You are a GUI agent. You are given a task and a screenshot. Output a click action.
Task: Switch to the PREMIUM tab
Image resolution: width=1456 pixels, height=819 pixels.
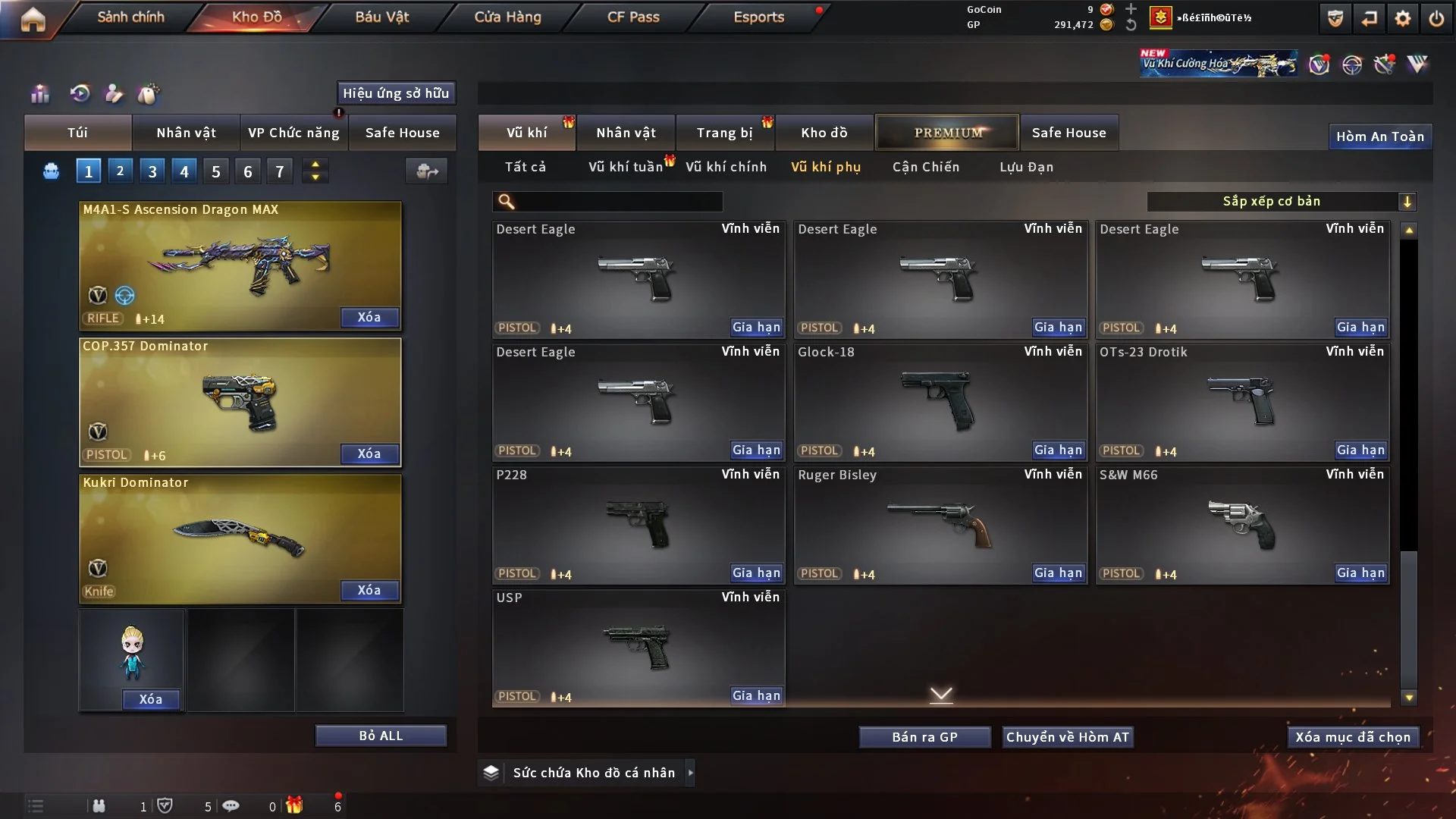click(947, 133)
